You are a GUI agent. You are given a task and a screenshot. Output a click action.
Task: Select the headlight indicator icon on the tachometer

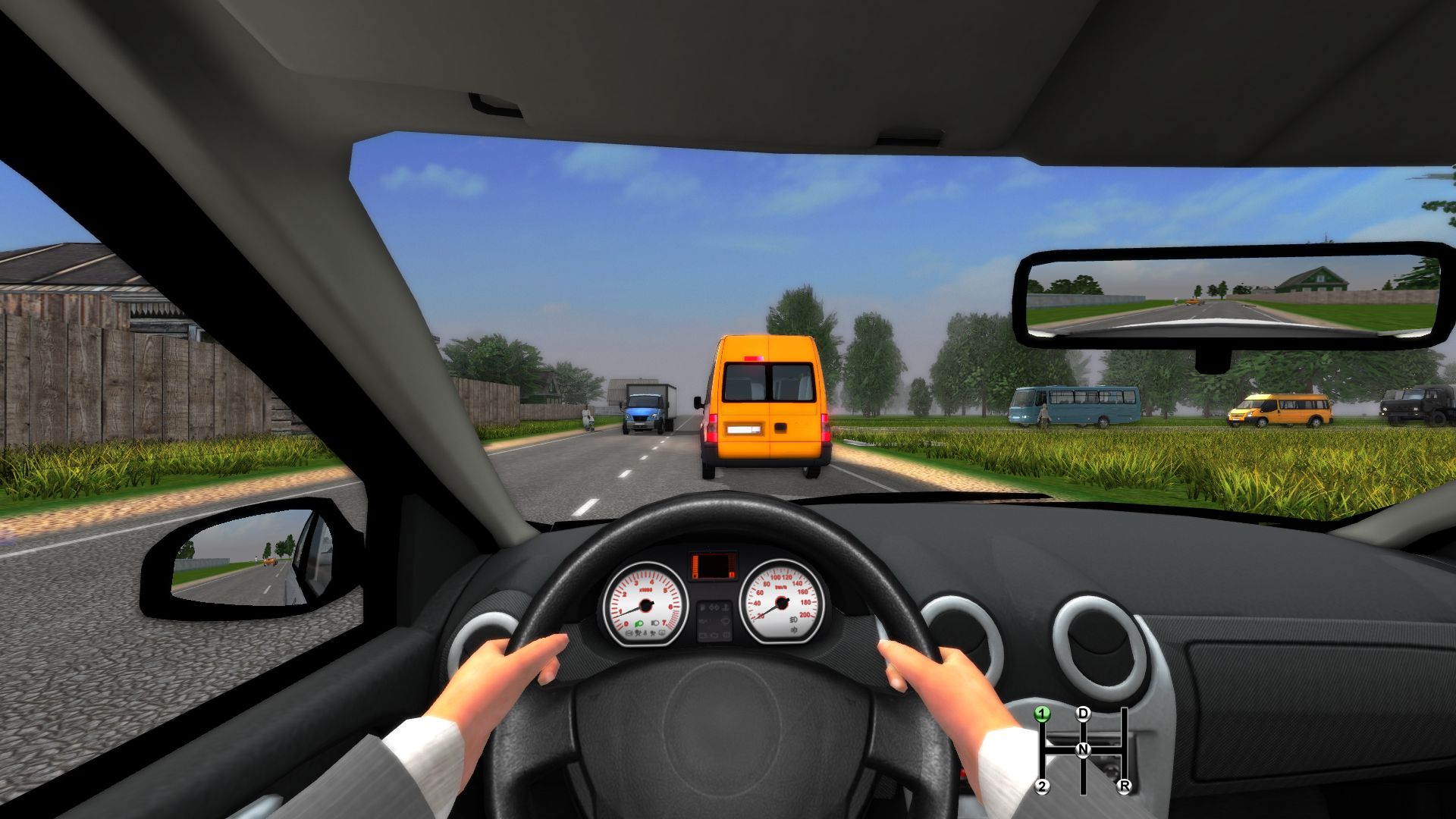click(654, 623)
